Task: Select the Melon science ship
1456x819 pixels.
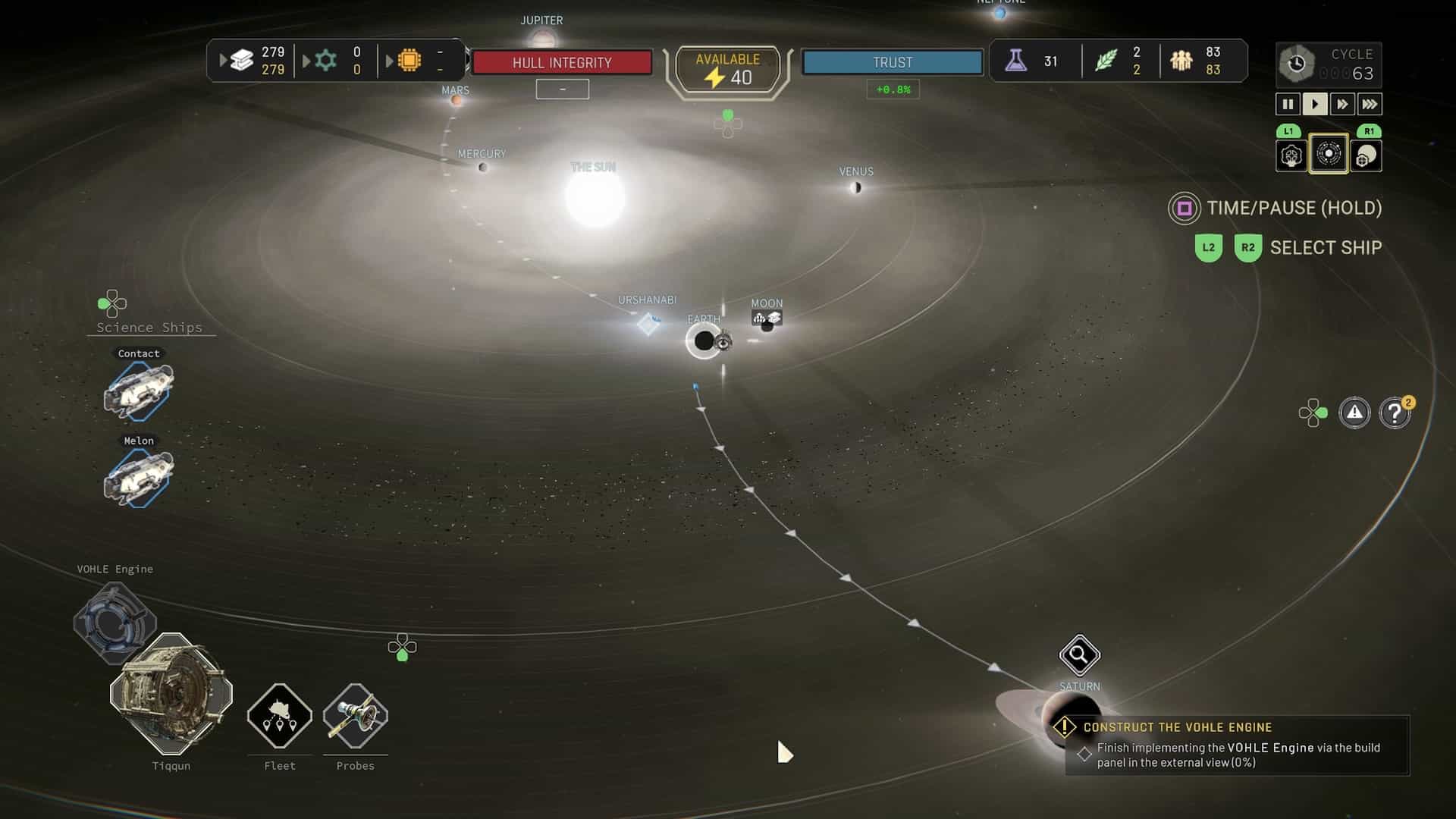Action: [x=139, y=478]
